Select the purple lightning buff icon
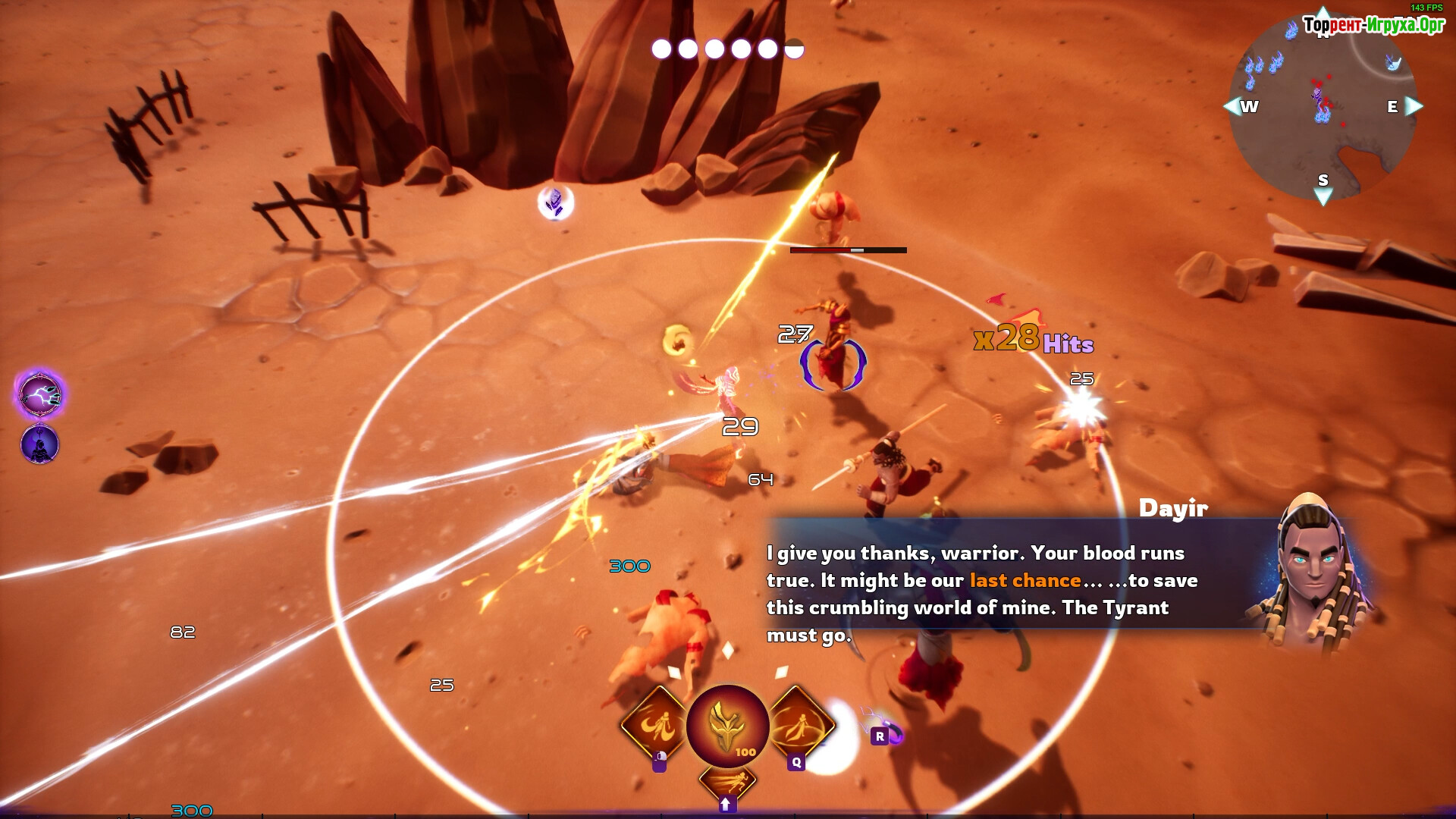Screen dimensions: 1456x819 [x=40, y=395]
